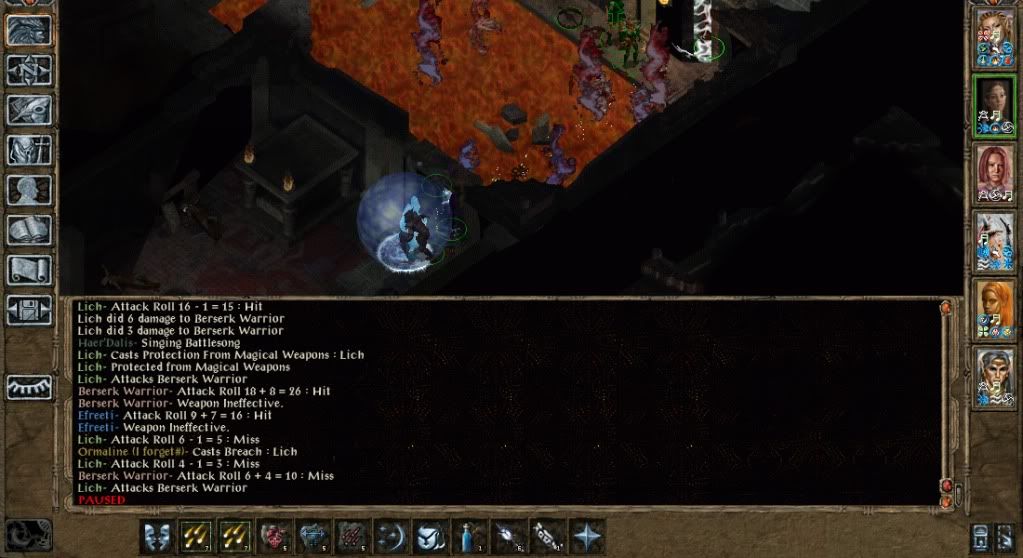Open the area map from the sidebar
1023x558 pixels.
[x=30, y=69]
